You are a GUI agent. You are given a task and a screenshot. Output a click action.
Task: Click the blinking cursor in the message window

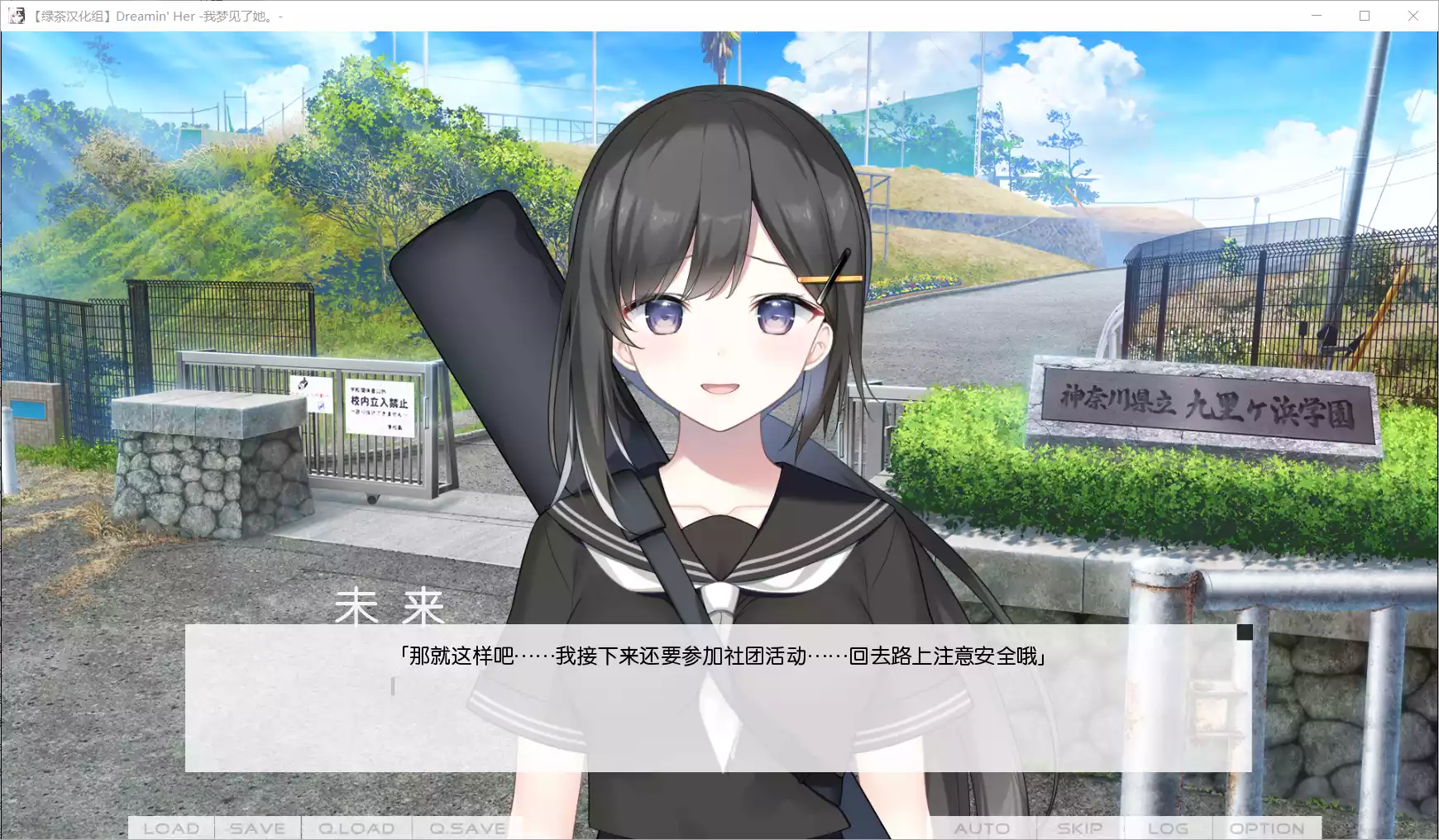394,687
